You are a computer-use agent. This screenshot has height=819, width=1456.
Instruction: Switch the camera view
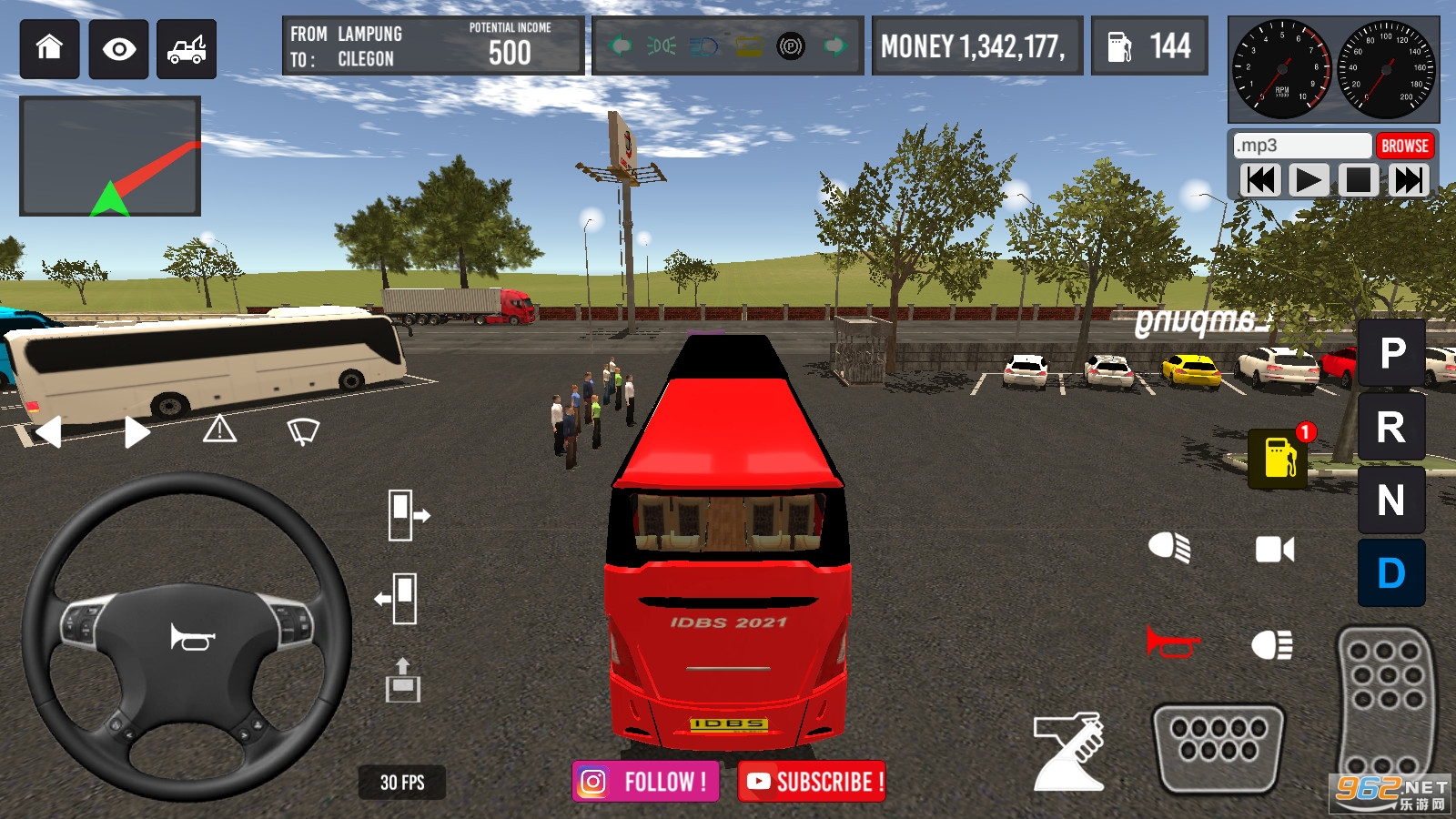[x=1274, y=549]
